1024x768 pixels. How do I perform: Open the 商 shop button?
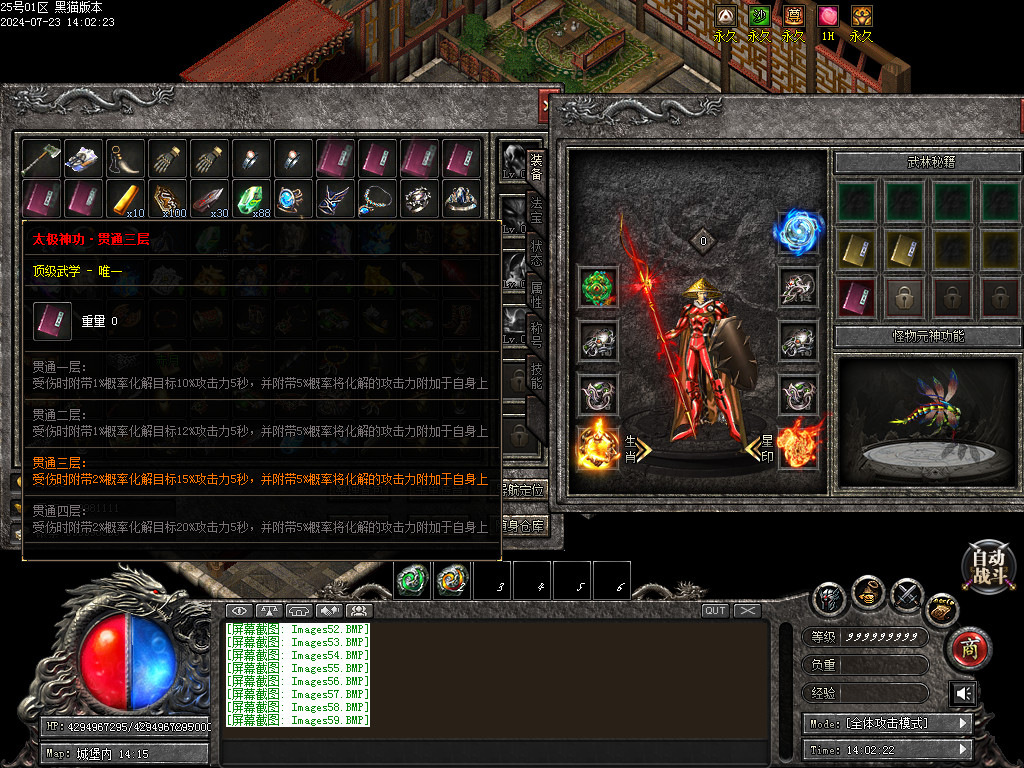point(968,647)
